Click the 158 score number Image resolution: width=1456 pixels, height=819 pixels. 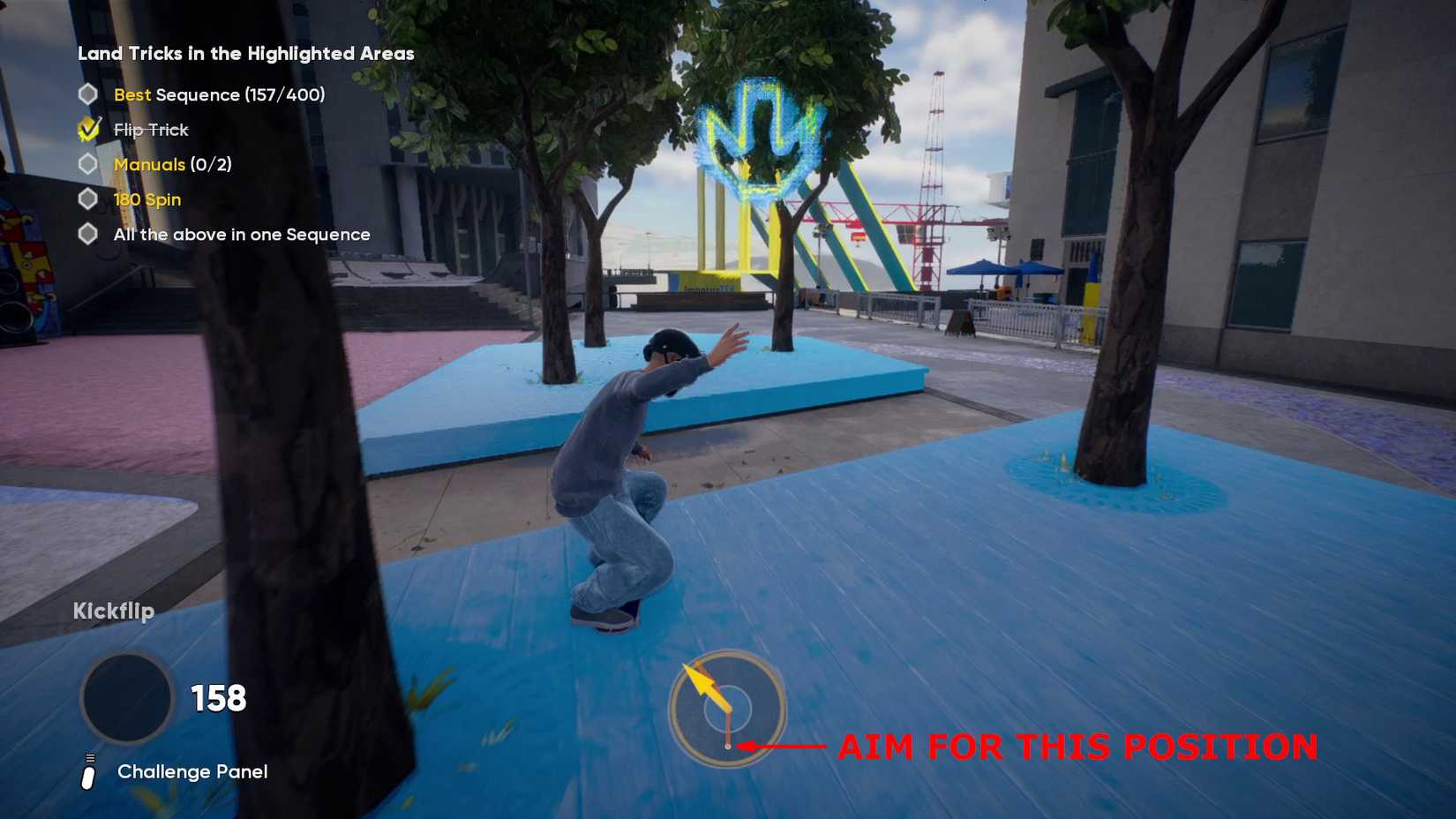[x=217, y=697]
